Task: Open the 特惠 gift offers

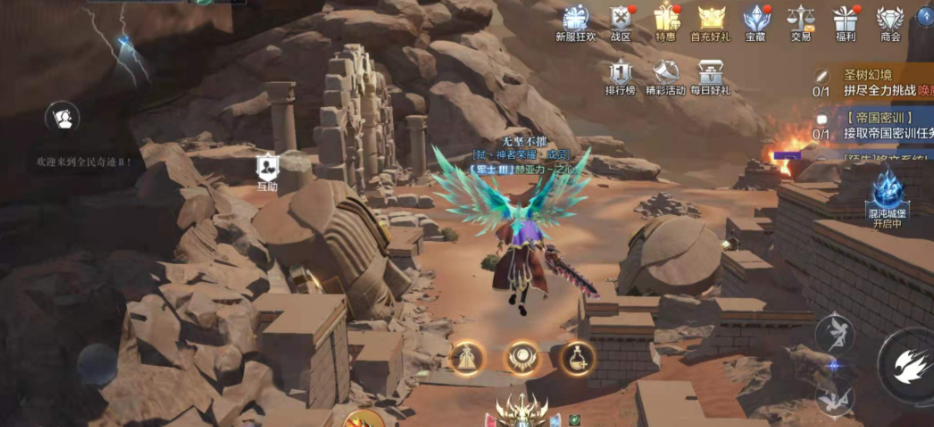Action: pyautogui.click(x=665, y=20)
